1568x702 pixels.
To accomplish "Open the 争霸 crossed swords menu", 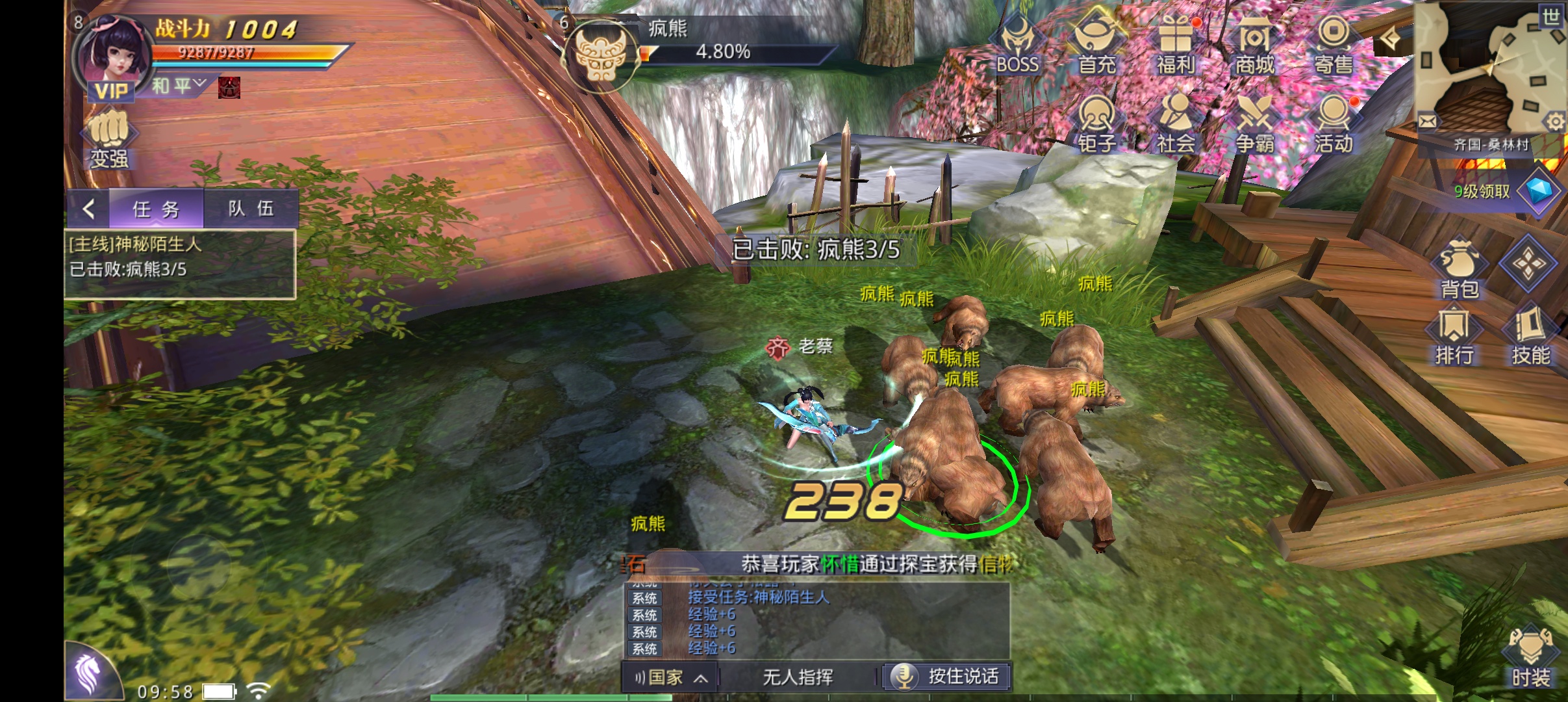I will [x=1254, y=123].
